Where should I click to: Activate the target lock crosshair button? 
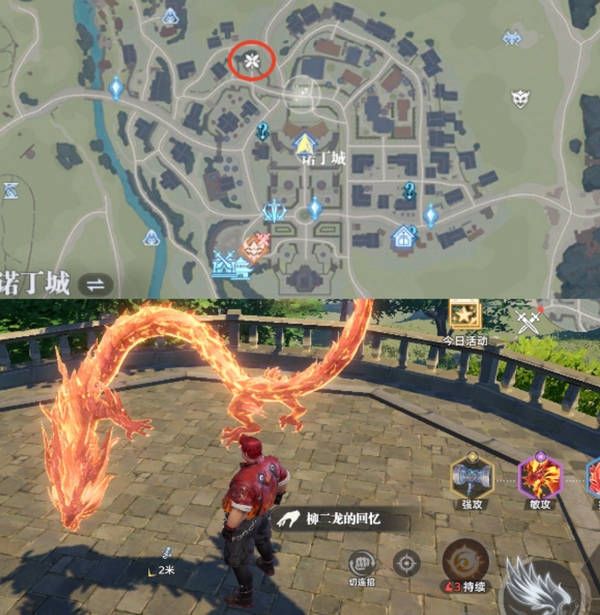[x=407, y=562]
